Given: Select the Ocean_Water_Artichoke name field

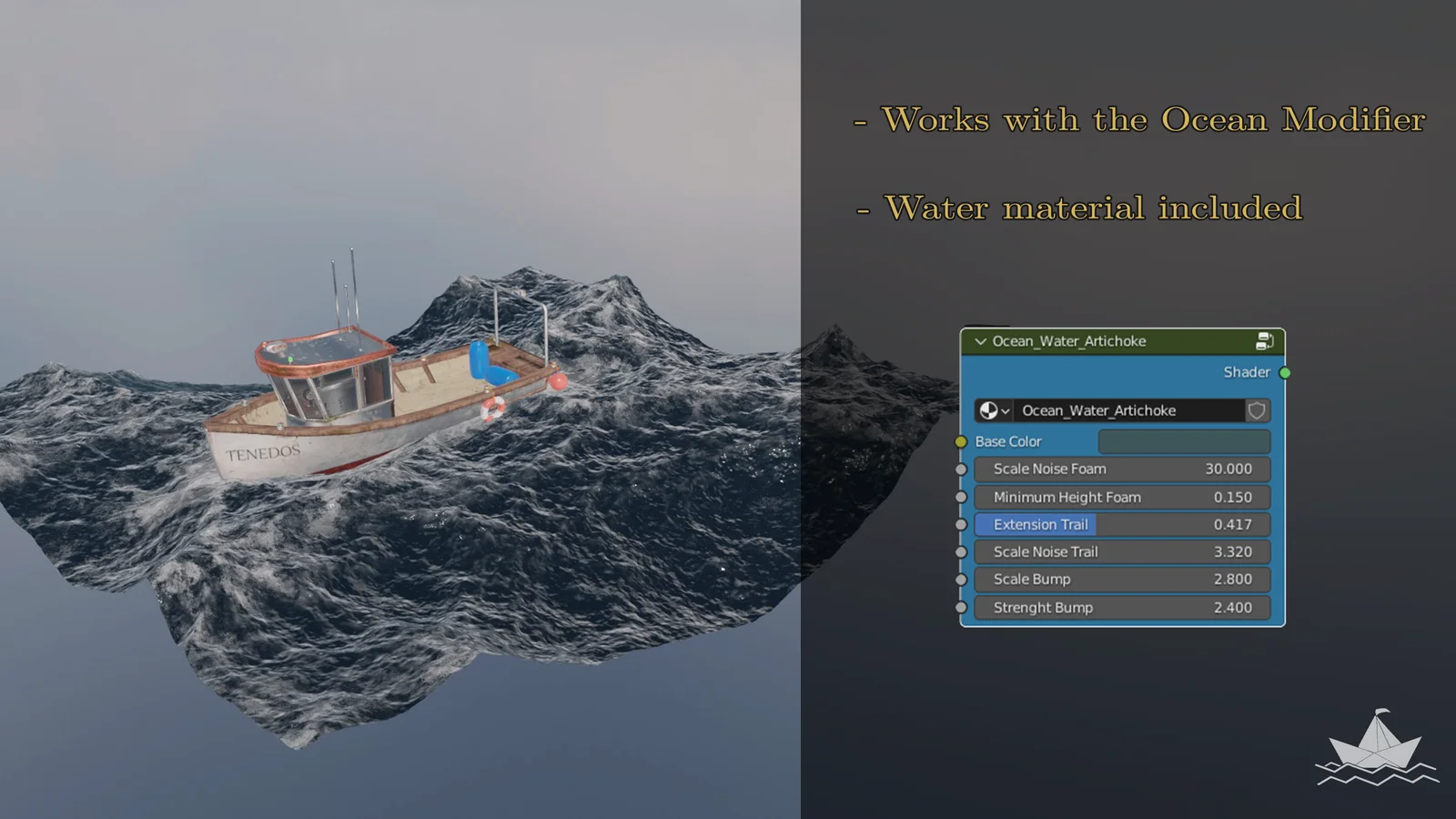Looking at the screenshot, I should point(1128,410).
